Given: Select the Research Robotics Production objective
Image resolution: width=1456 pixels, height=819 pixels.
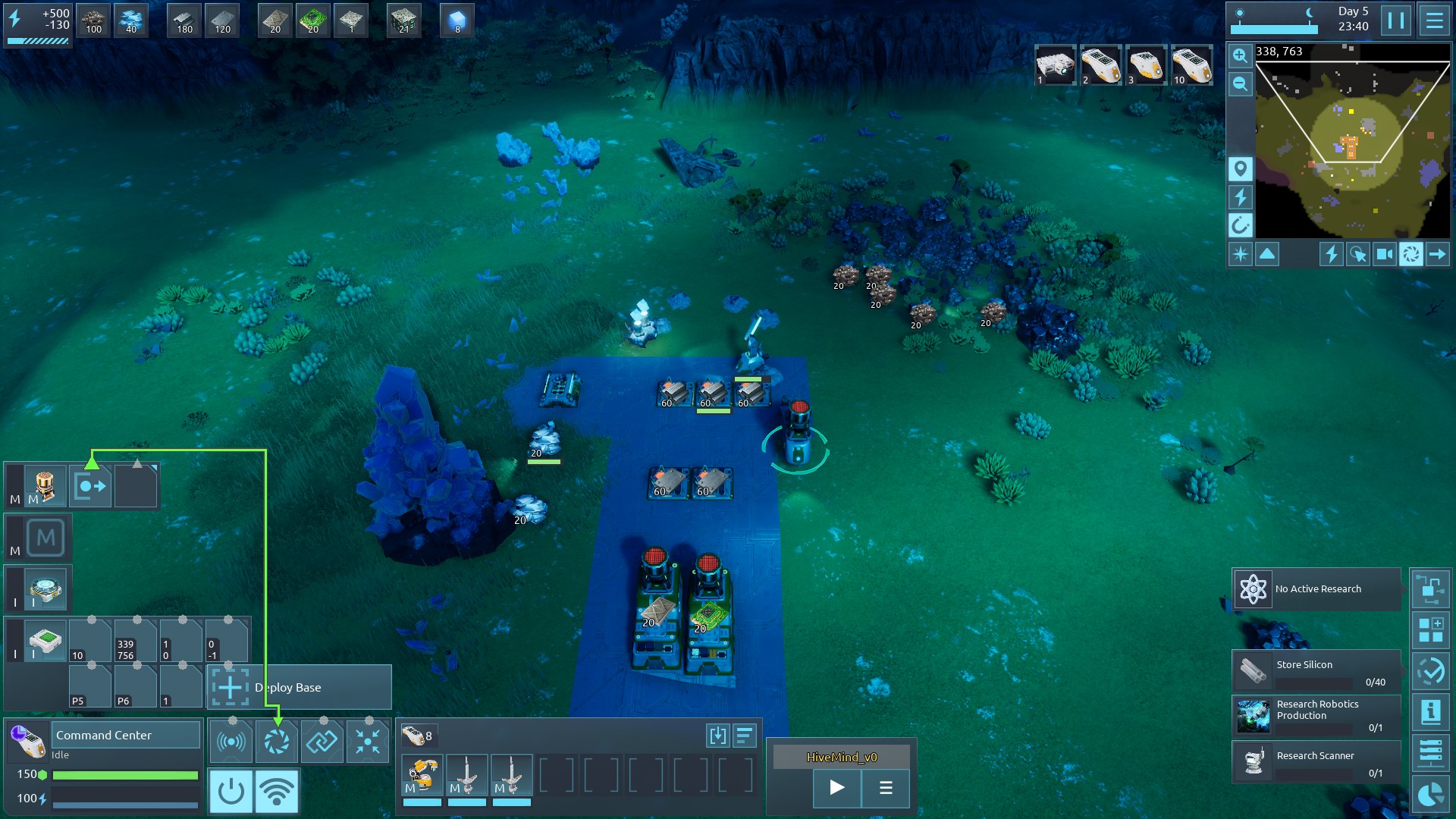Looking at the screenshot, I should point(1316,715).
